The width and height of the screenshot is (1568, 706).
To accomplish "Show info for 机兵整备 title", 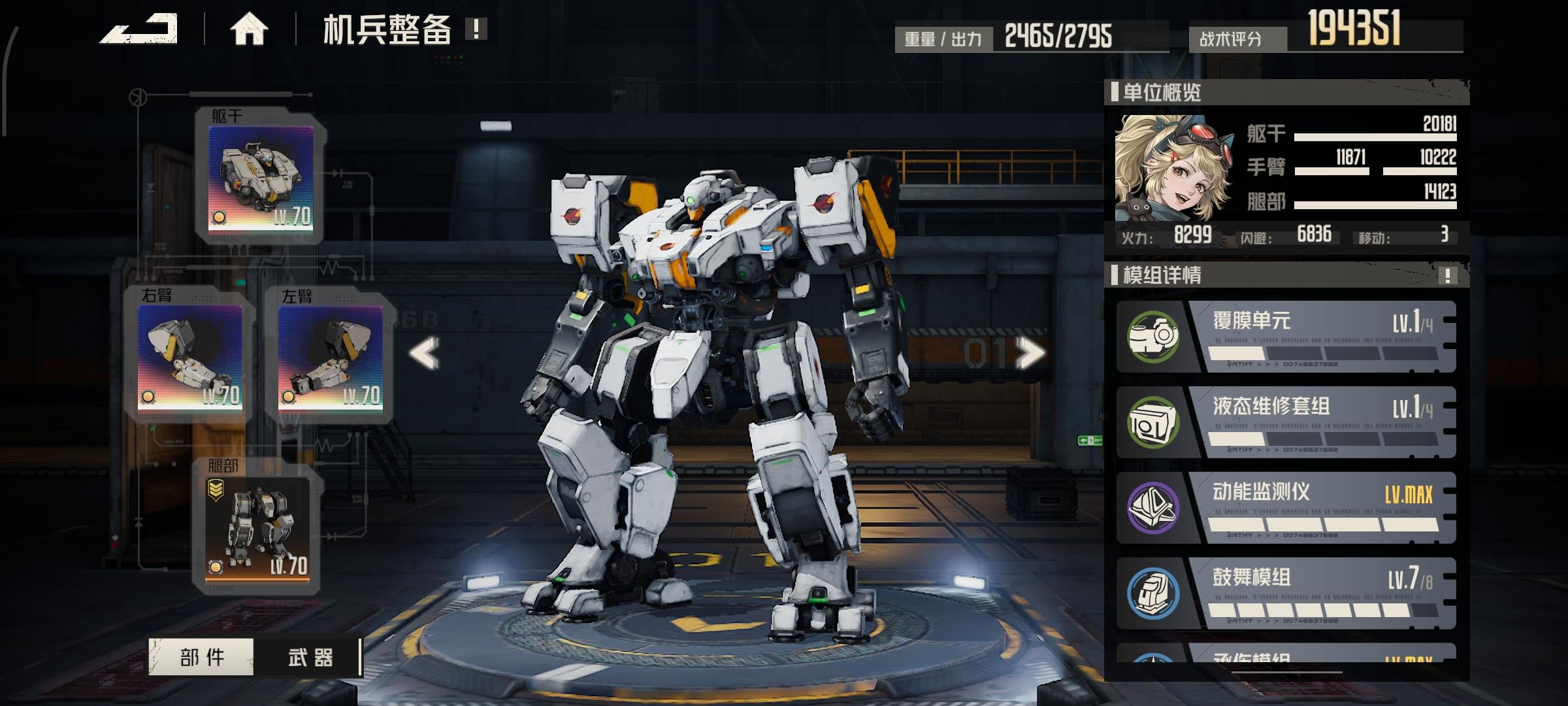I will tap(476, 29).
